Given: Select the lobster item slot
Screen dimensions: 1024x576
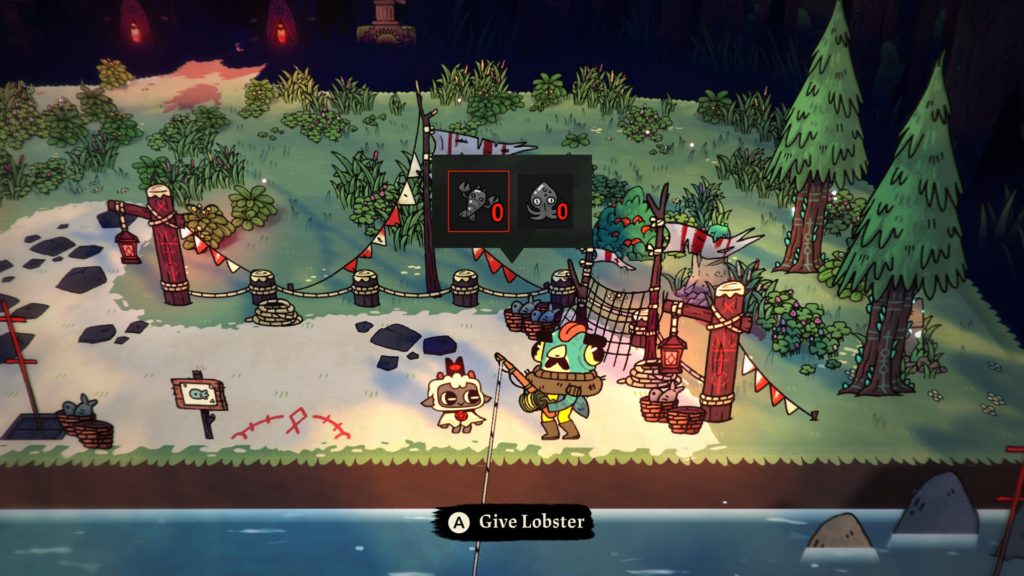Looking at the screenshot, I should [478, 201].
